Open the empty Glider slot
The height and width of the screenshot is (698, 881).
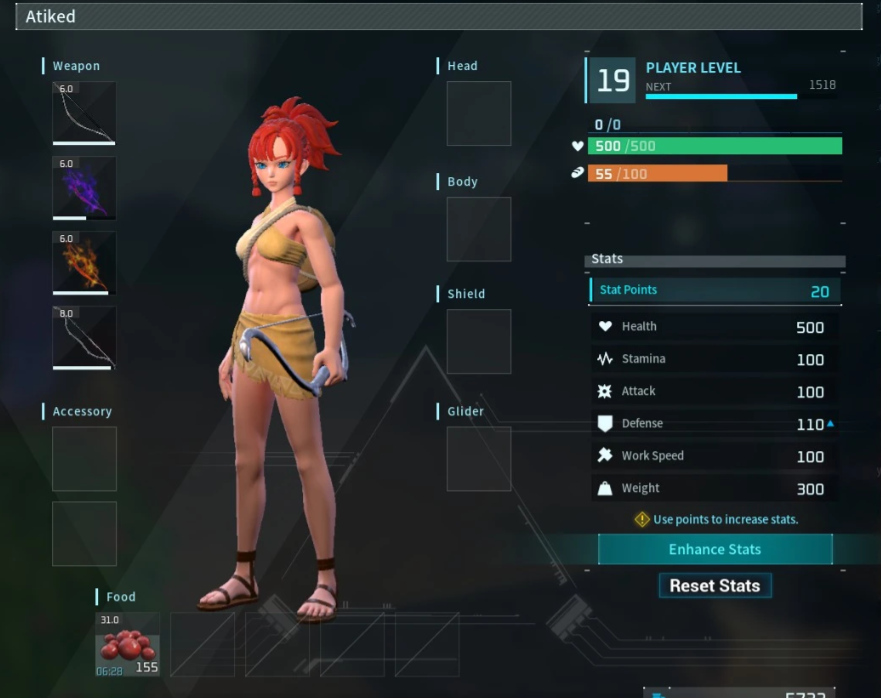478,459
